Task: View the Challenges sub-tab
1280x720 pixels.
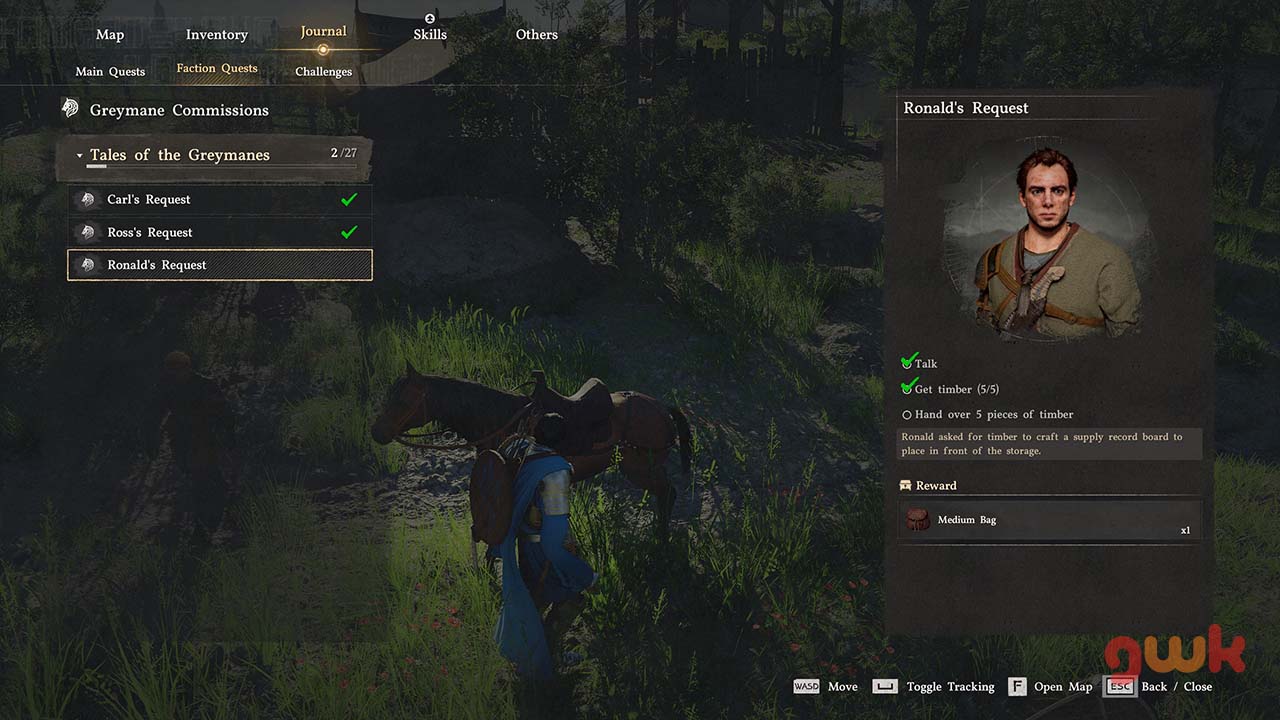Action: pyautogui.click(x=323, y=72)
